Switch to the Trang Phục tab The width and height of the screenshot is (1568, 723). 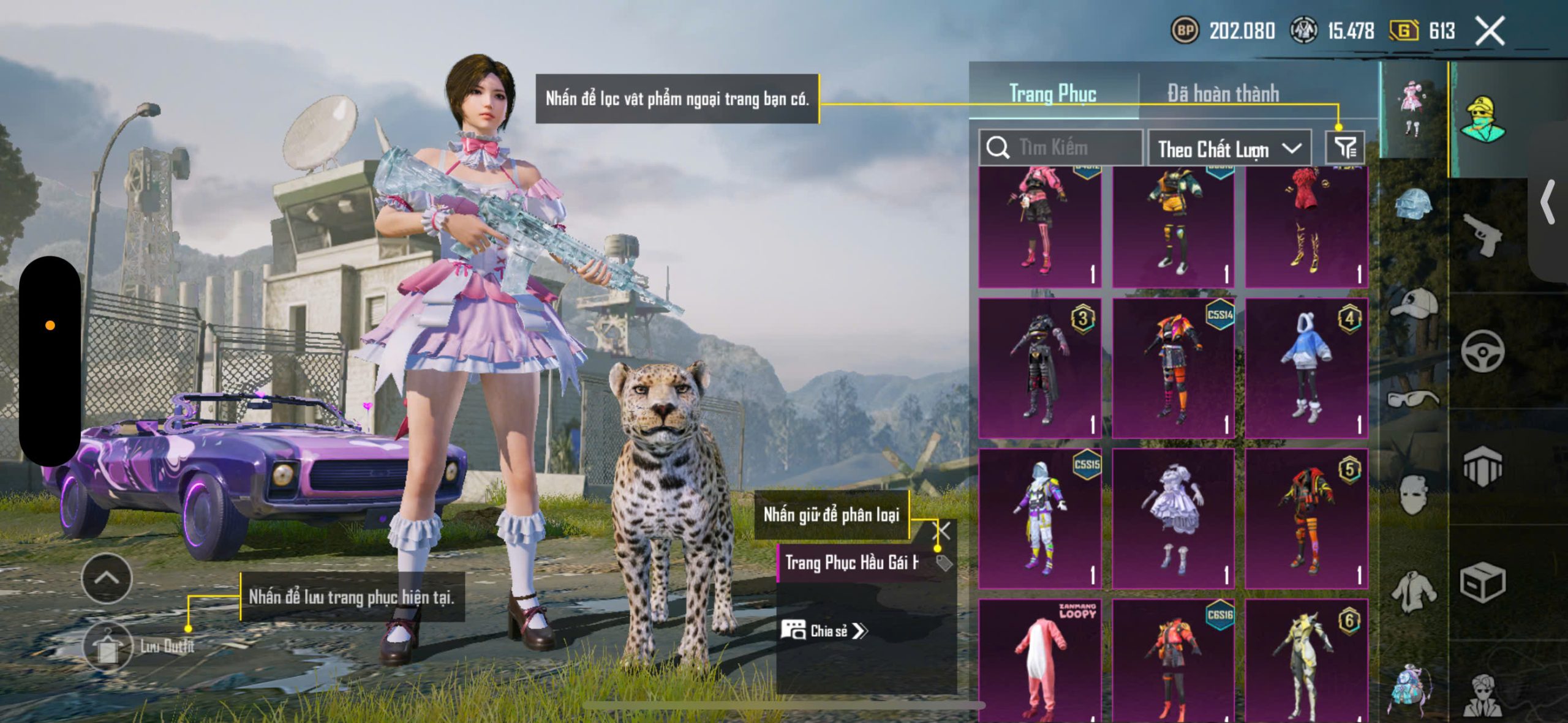pos(1052,94)
